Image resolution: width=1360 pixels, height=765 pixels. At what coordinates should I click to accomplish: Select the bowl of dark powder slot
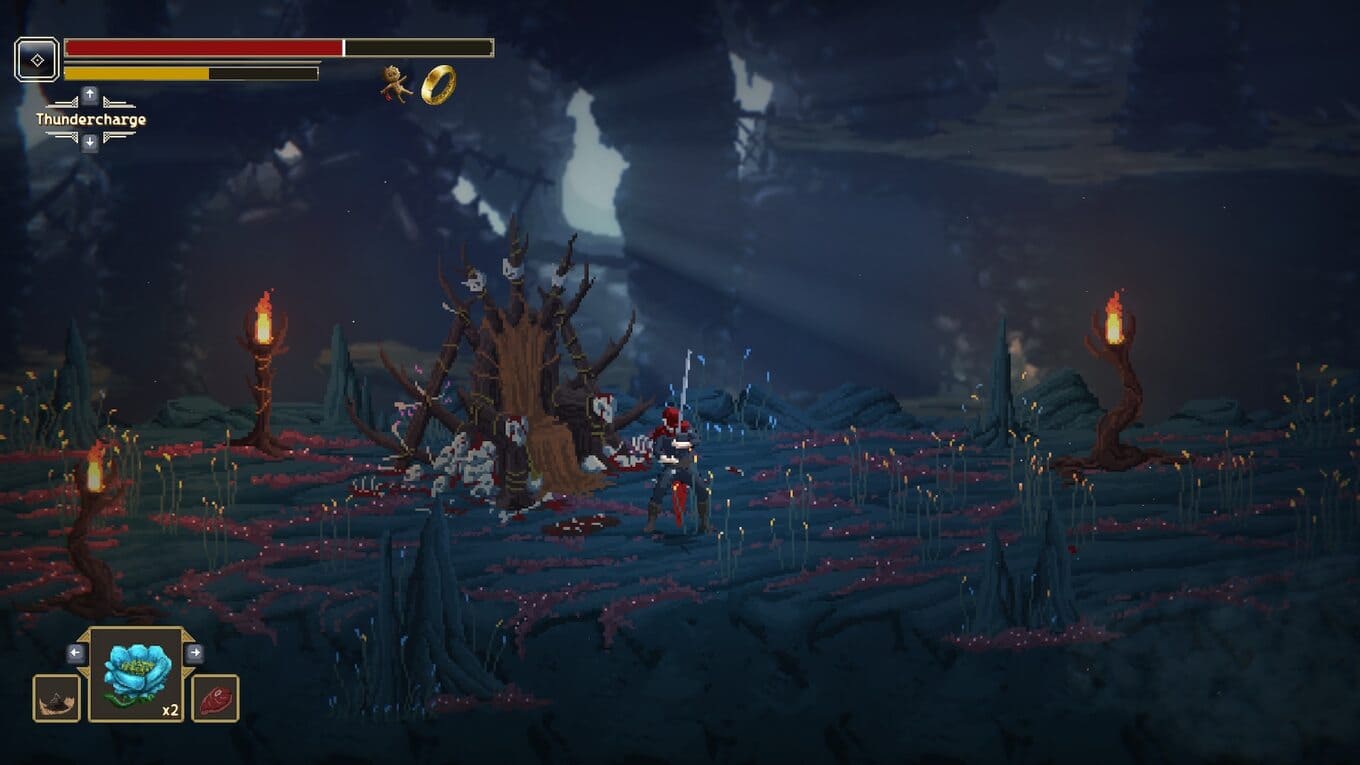click(x=56, y=698)
